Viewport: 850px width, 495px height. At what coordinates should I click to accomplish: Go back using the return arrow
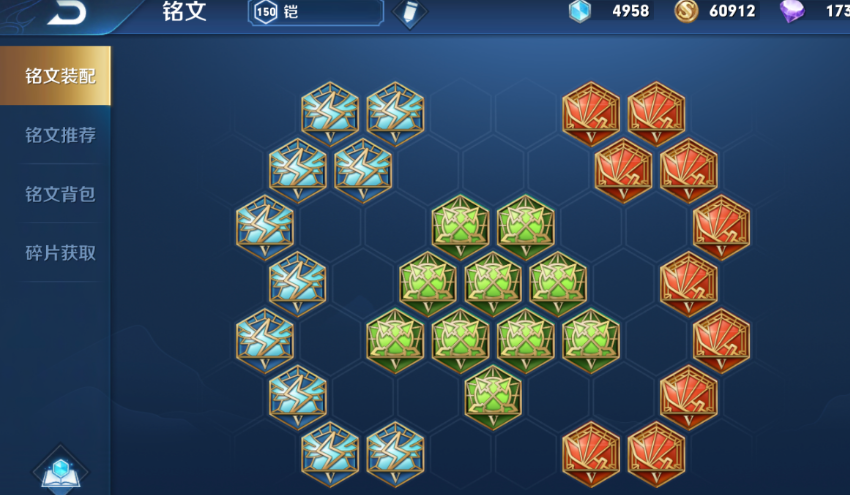click(64, 12)
